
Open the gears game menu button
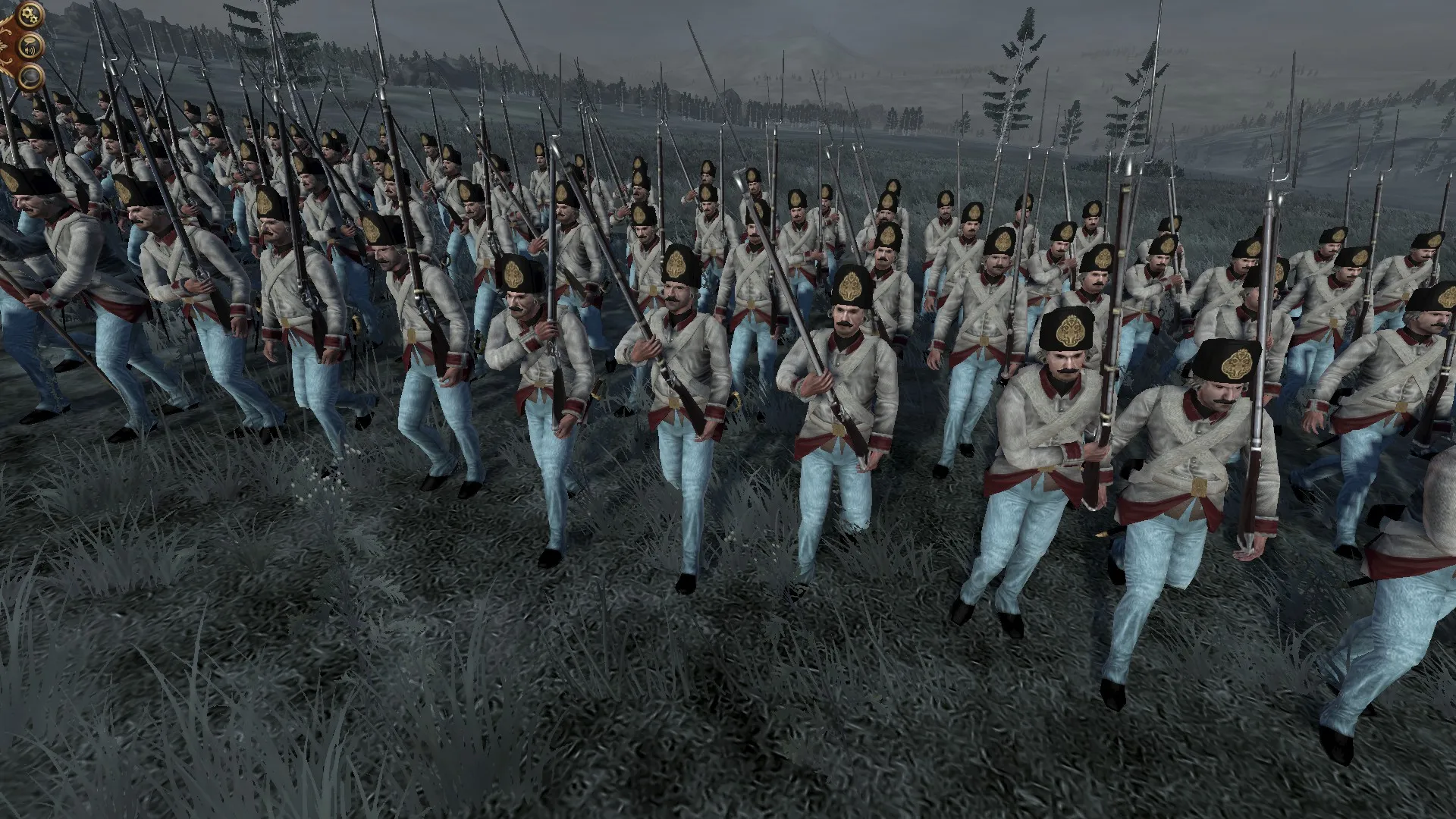pos(29,13)
